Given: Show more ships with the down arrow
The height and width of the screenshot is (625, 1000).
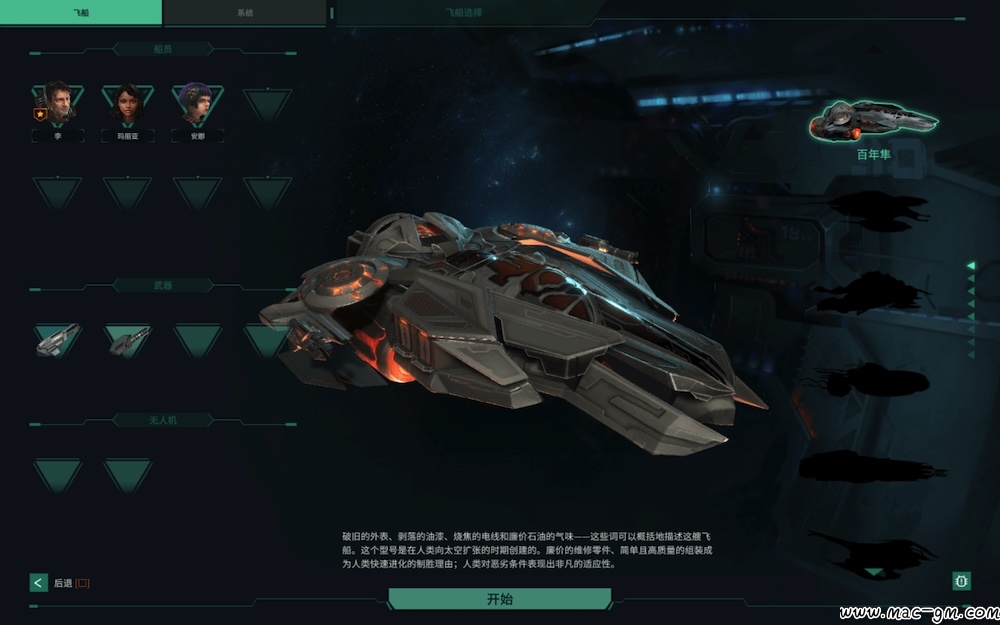Looking at the screenshot, I should 874,572.
